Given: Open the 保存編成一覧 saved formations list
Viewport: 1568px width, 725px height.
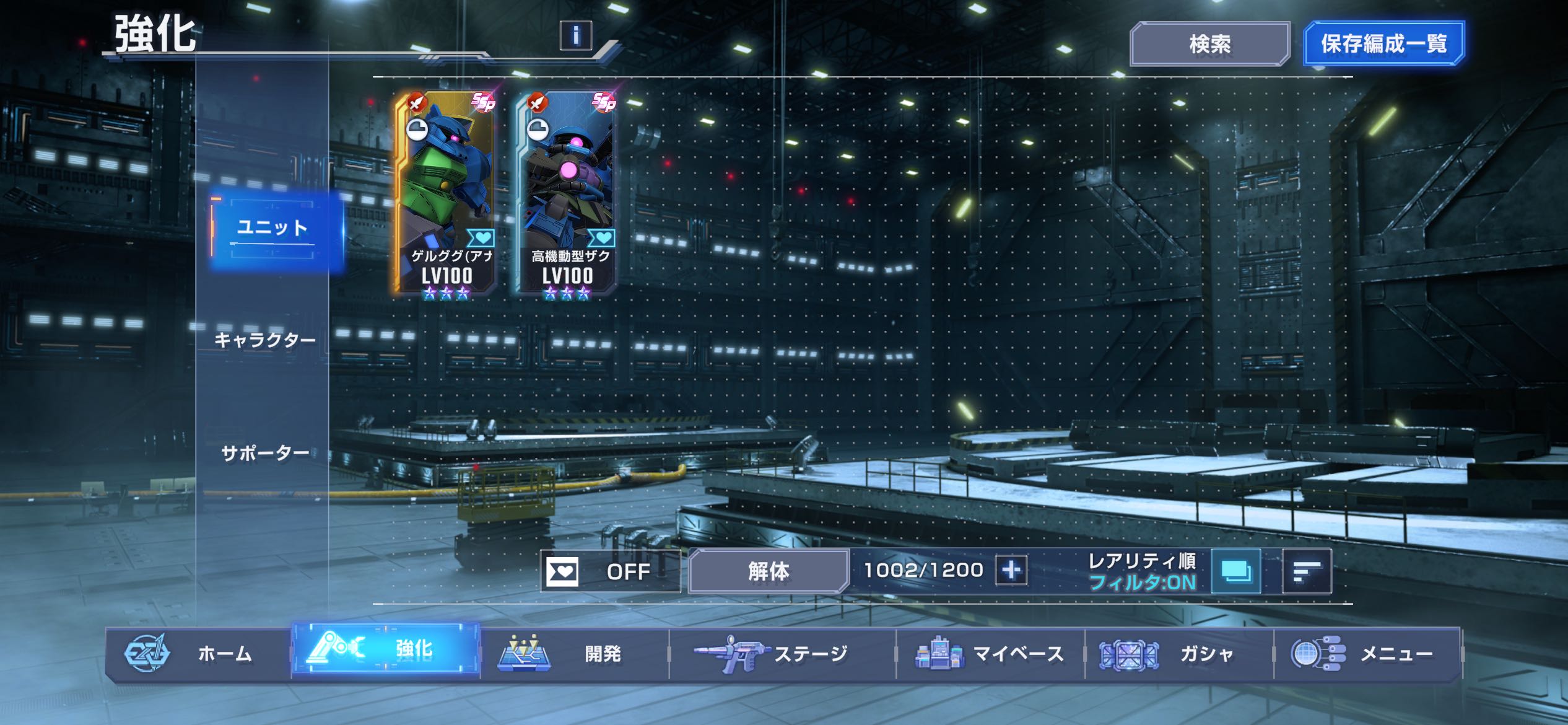Looking at the screenshot, I should pyautogui.click(x=1383, y=44).
